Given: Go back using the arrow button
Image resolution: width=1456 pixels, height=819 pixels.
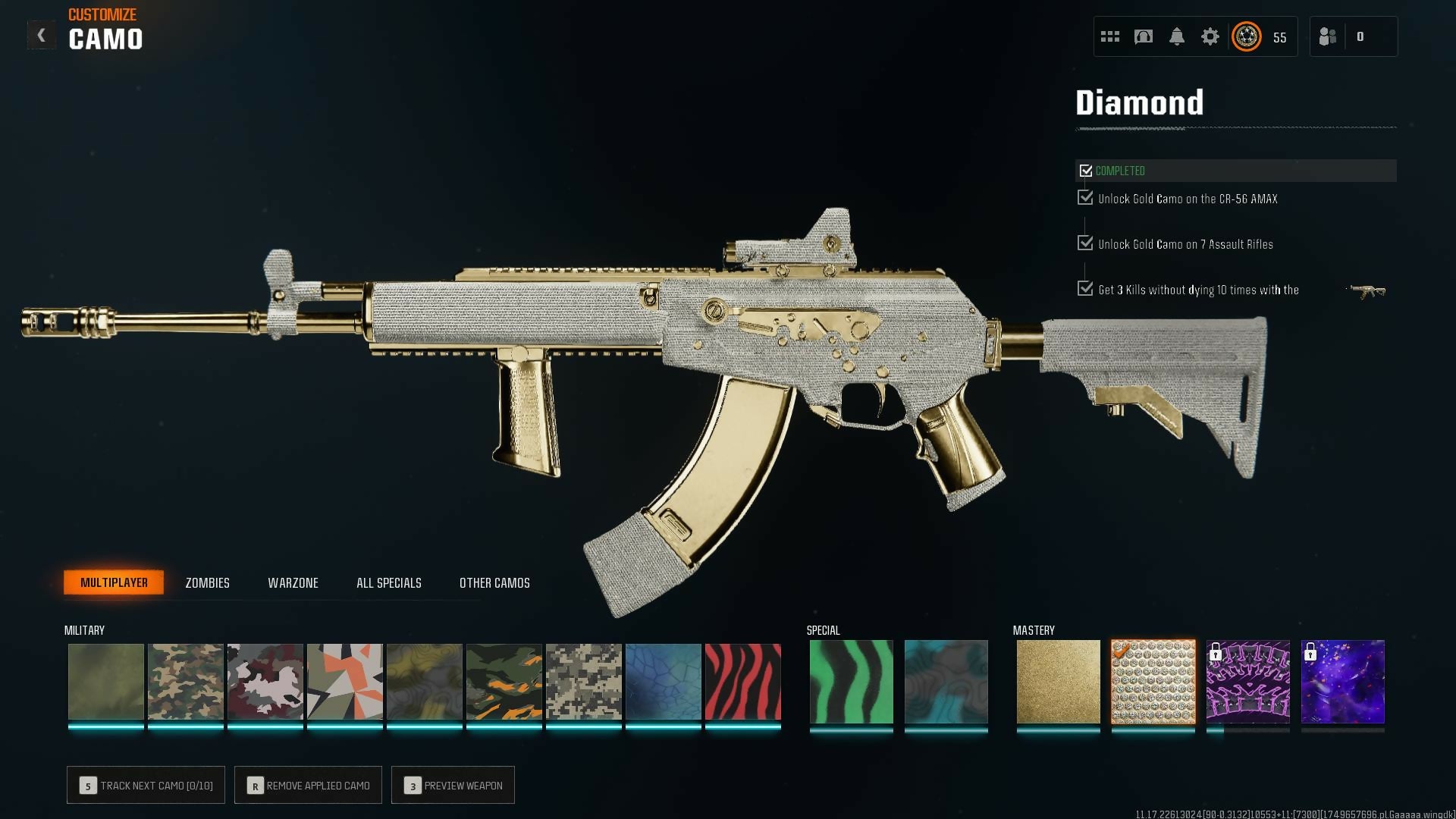Looking at the screenshot, I should [41, 36].
